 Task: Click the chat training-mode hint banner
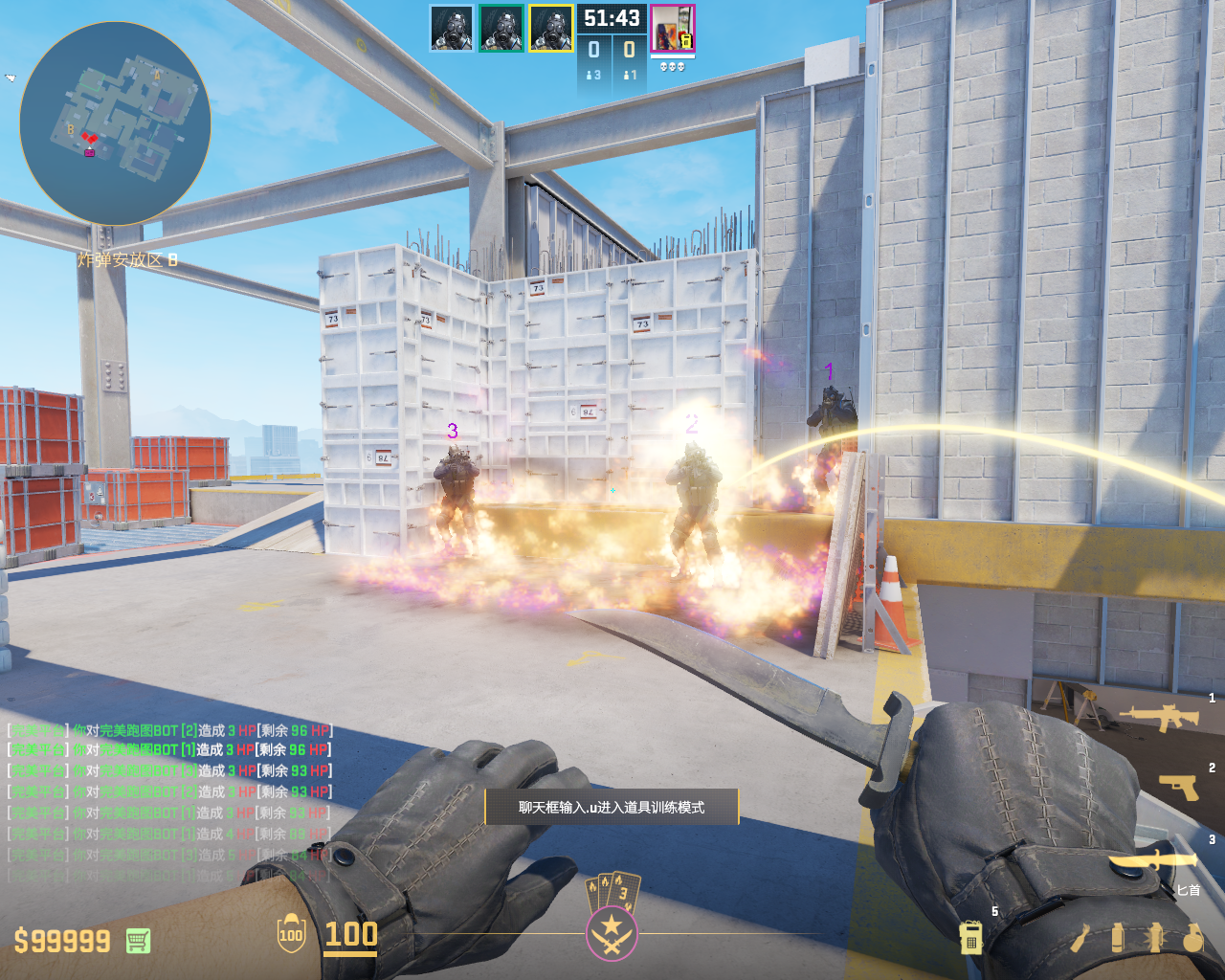(612, 807)
